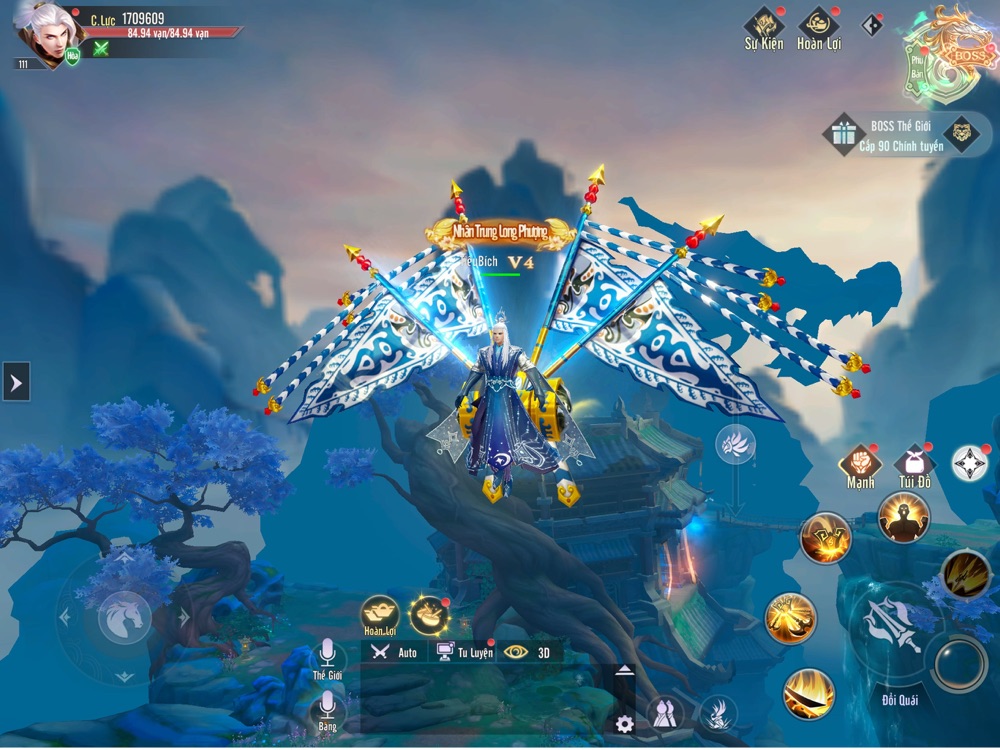This screenshot has height=750, width=1000.
Task: Select the BOSS Thế Giới tiger icon
Action: pos(962,133)
